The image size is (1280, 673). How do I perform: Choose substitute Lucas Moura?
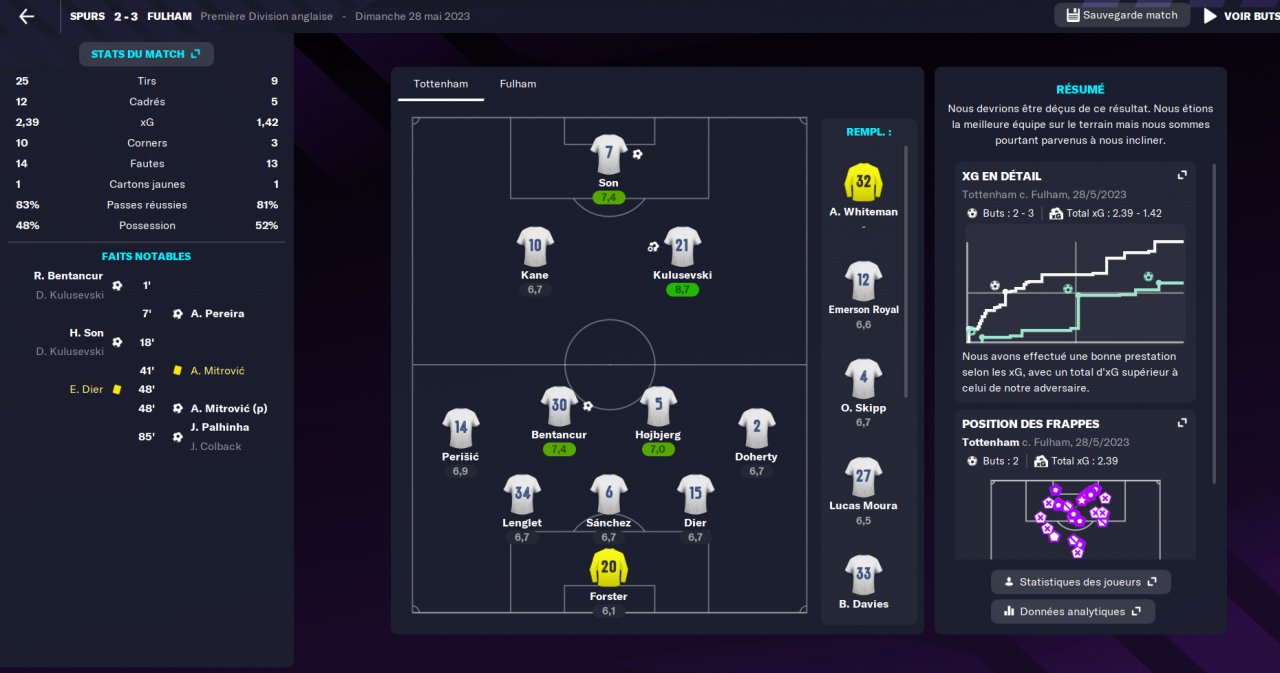[863, 477]
